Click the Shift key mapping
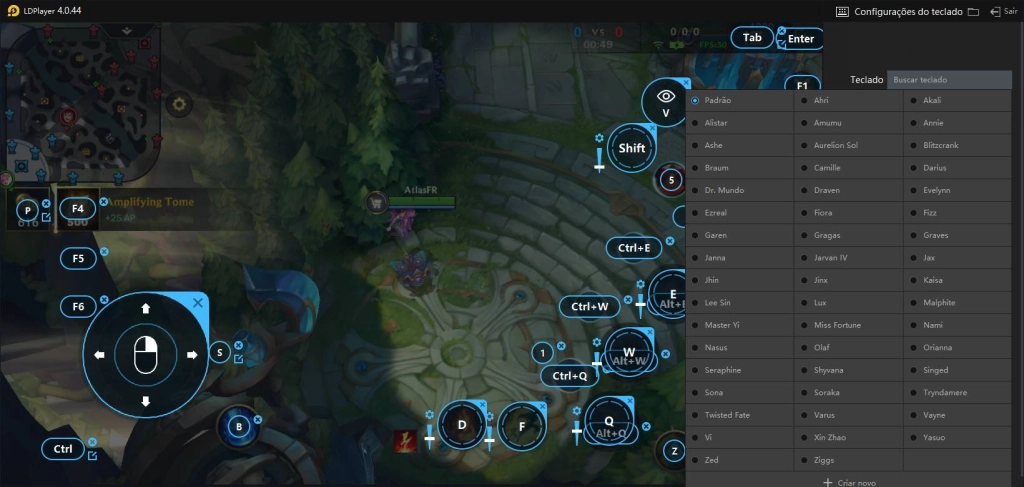 click(x=632, y=148)
